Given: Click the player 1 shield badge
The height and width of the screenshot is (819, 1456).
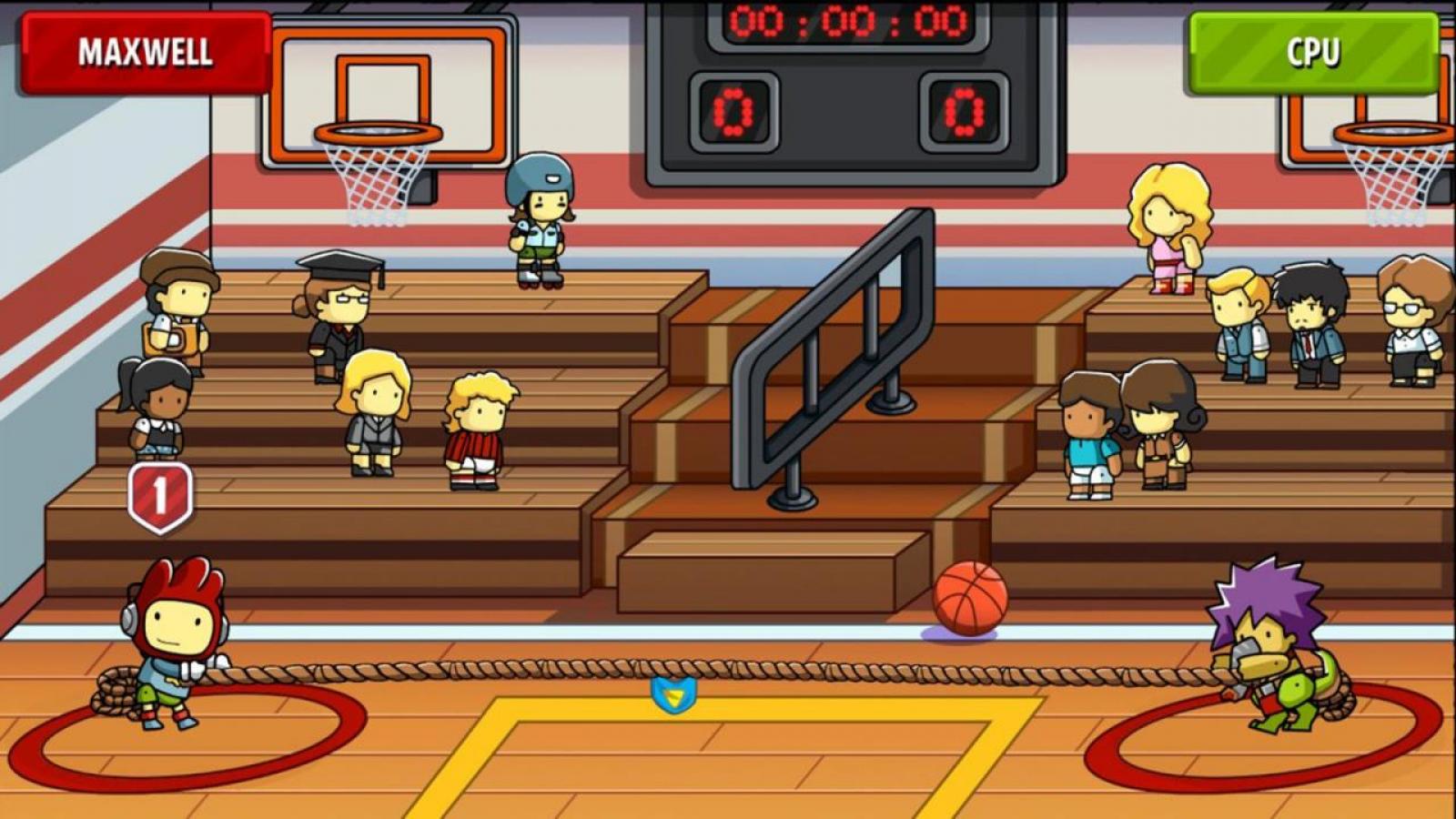Looking at the screenshot, I should tap(160, 497).
